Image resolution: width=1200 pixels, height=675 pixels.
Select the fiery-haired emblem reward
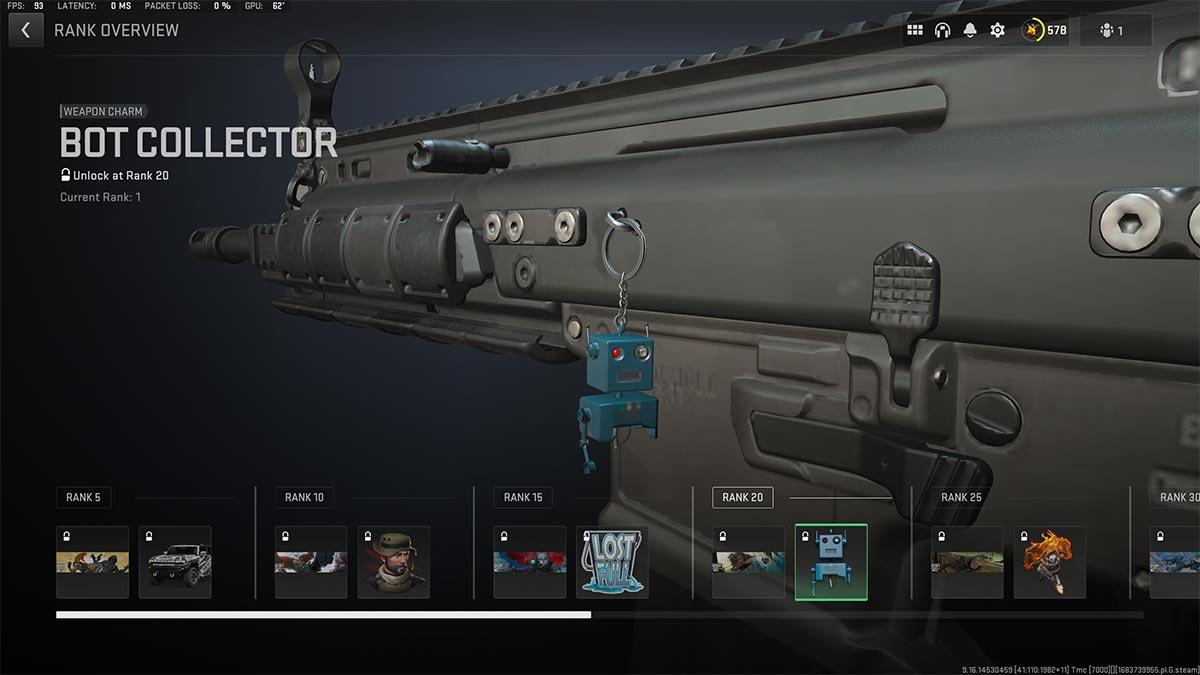[1050, 562]
